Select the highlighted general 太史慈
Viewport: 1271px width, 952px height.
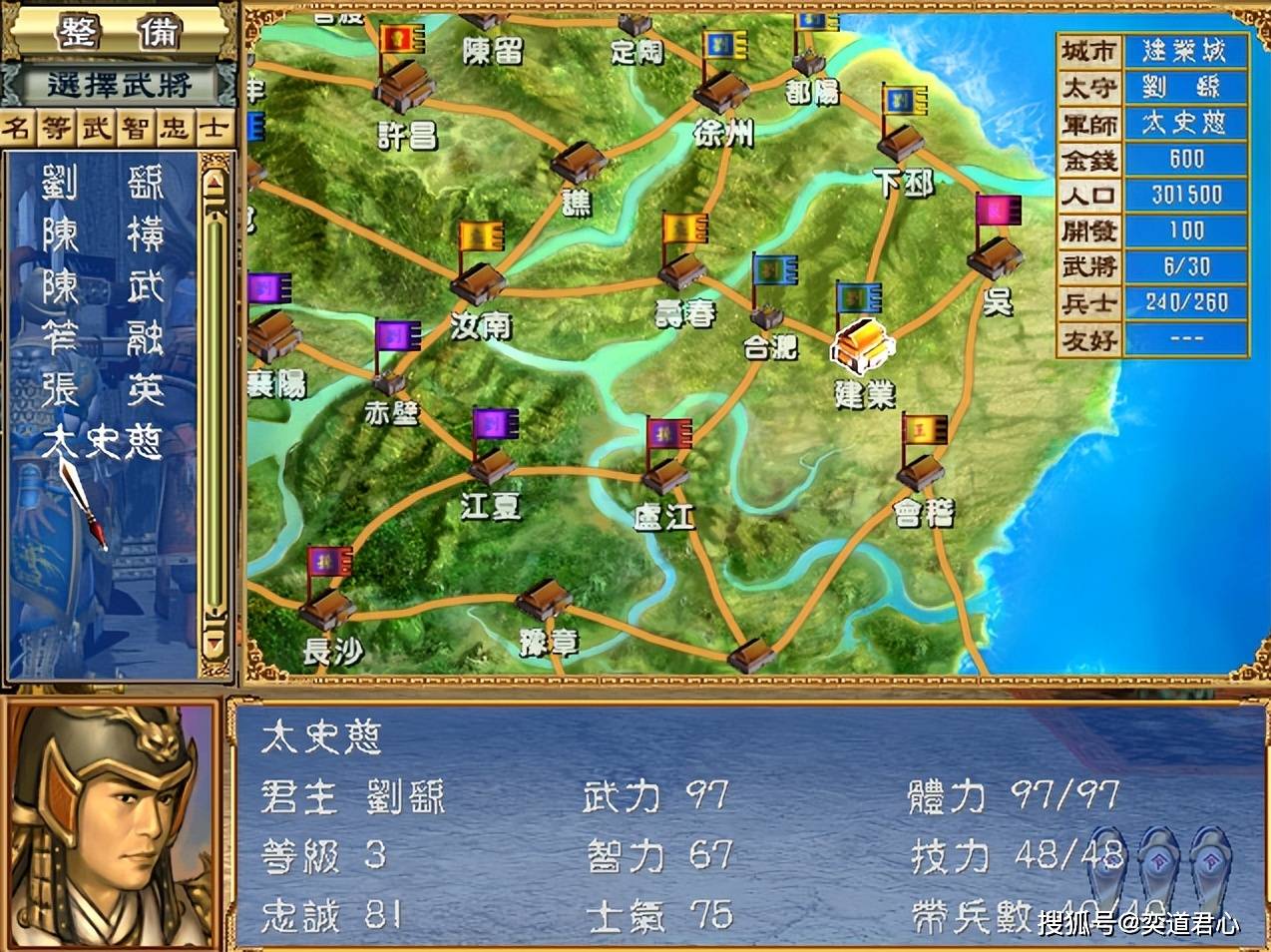tap(103, 440)
